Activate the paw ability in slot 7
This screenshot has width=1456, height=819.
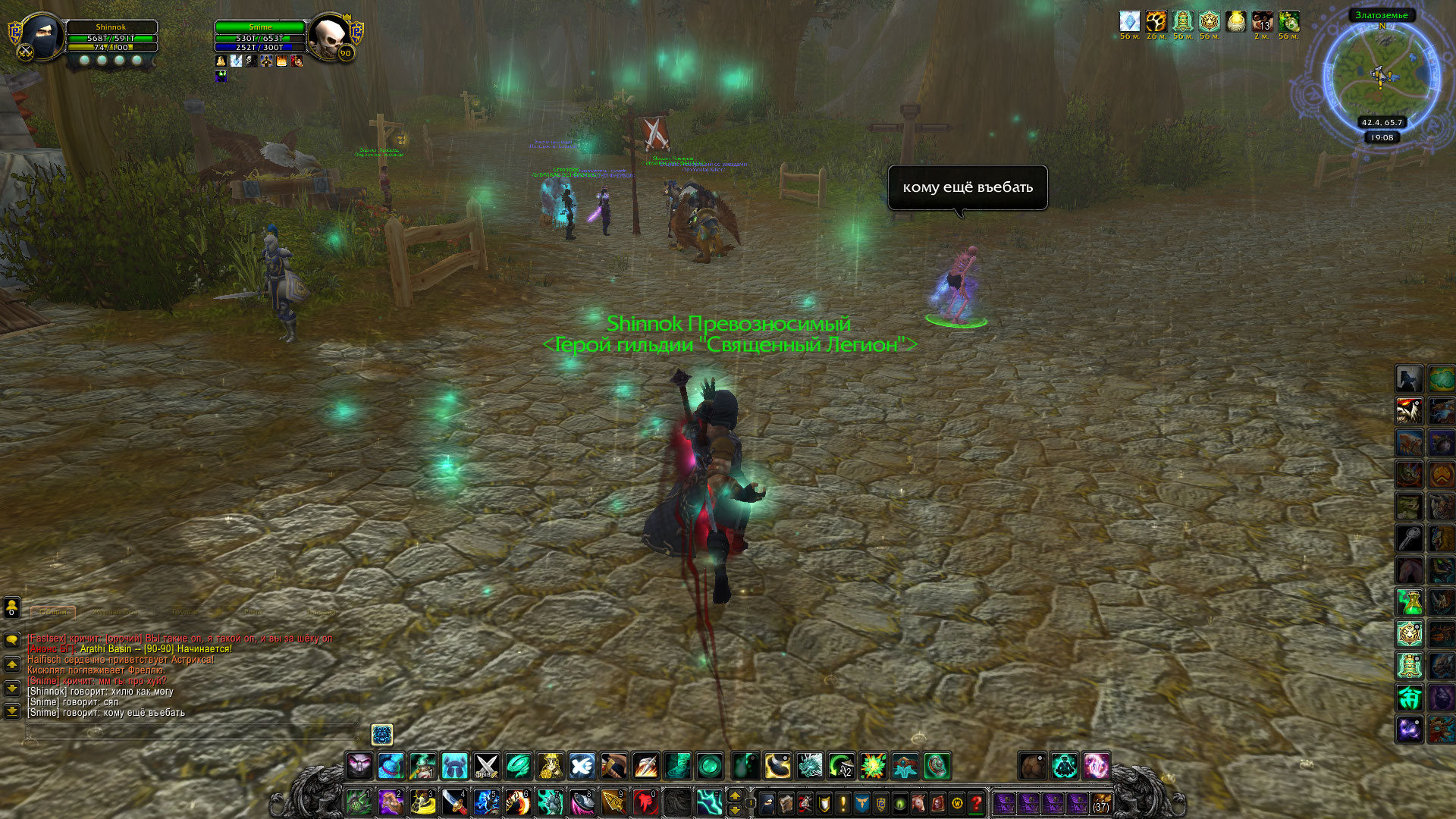pos(550,802)
